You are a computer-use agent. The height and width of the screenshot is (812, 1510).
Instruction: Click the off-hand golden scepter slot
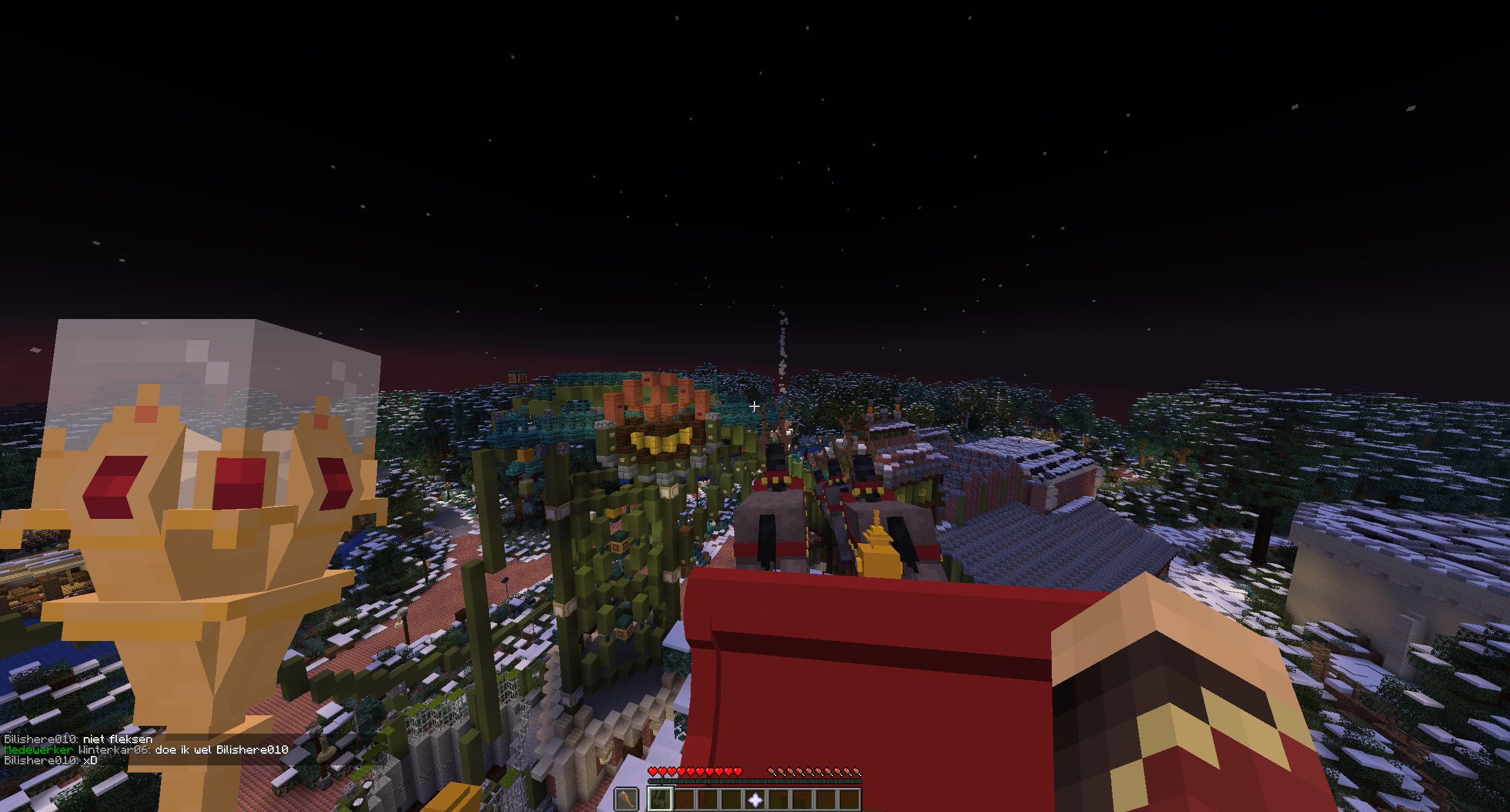coord(626,800)
